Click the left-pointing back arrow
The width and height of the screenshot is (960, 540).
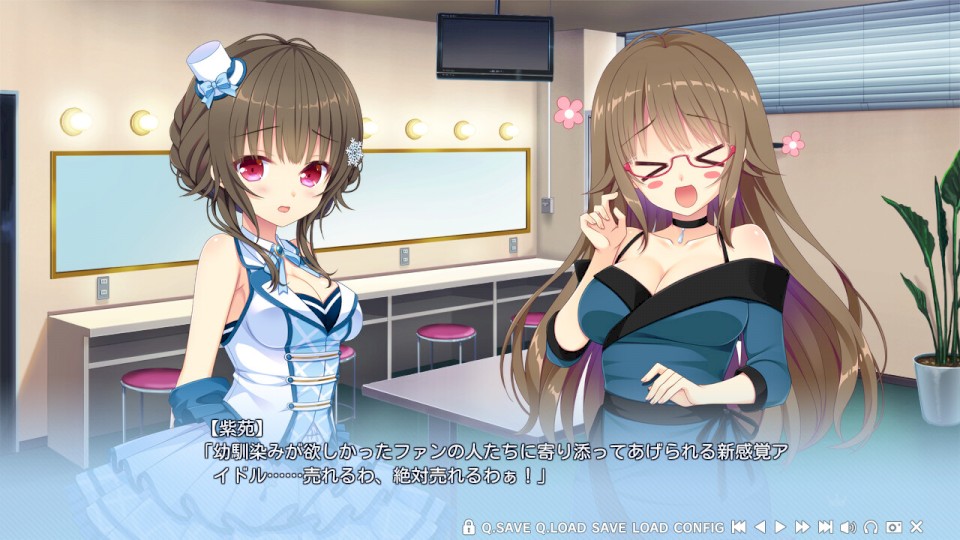[759, 527]
